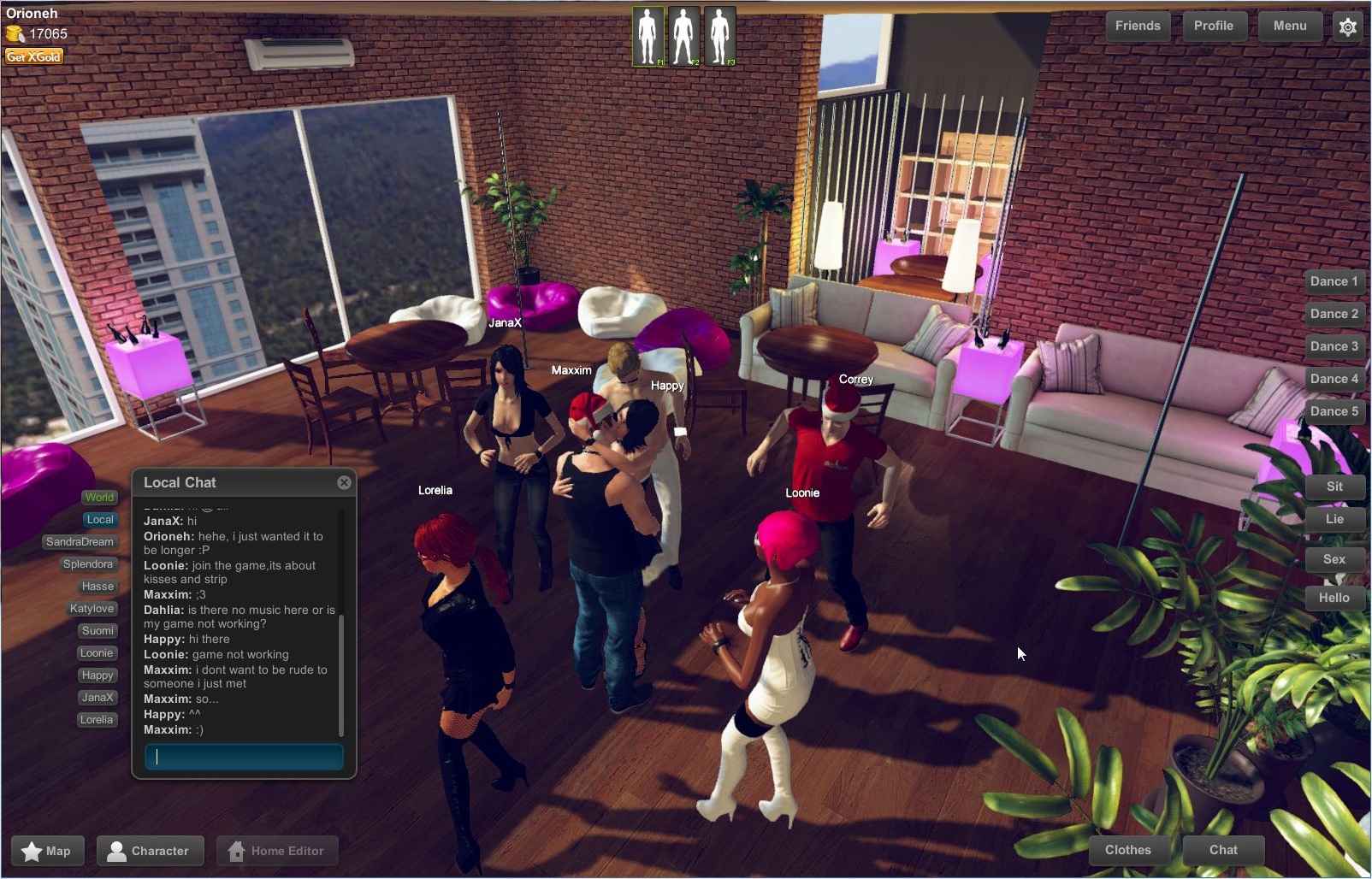This screenshot has height=879, width=1372.
Task: Open SandraDream's chat tab
Action: 79,541
